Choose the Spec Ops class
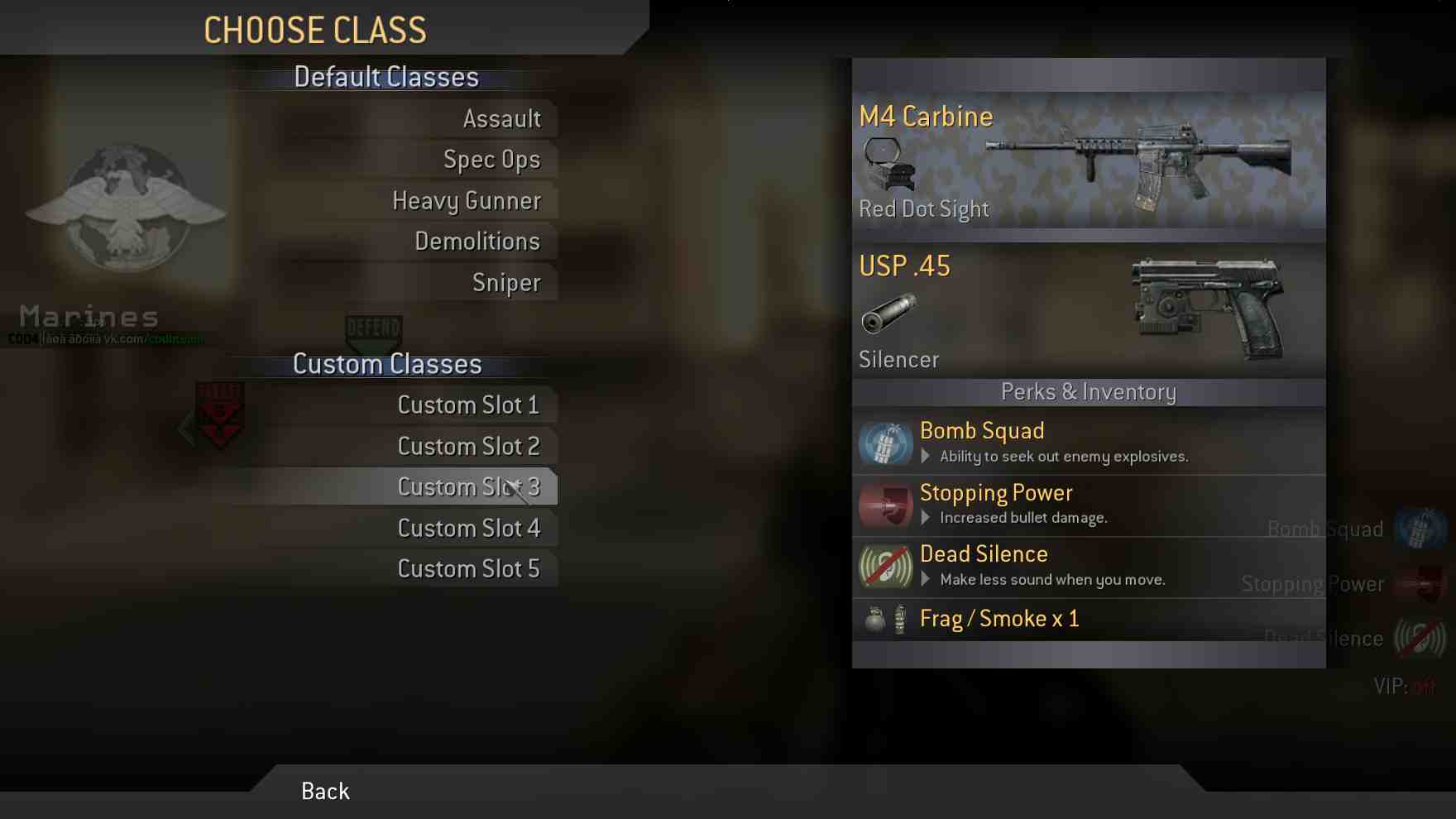The width and height of the screenshot is (1456, 819). [491, 160]
